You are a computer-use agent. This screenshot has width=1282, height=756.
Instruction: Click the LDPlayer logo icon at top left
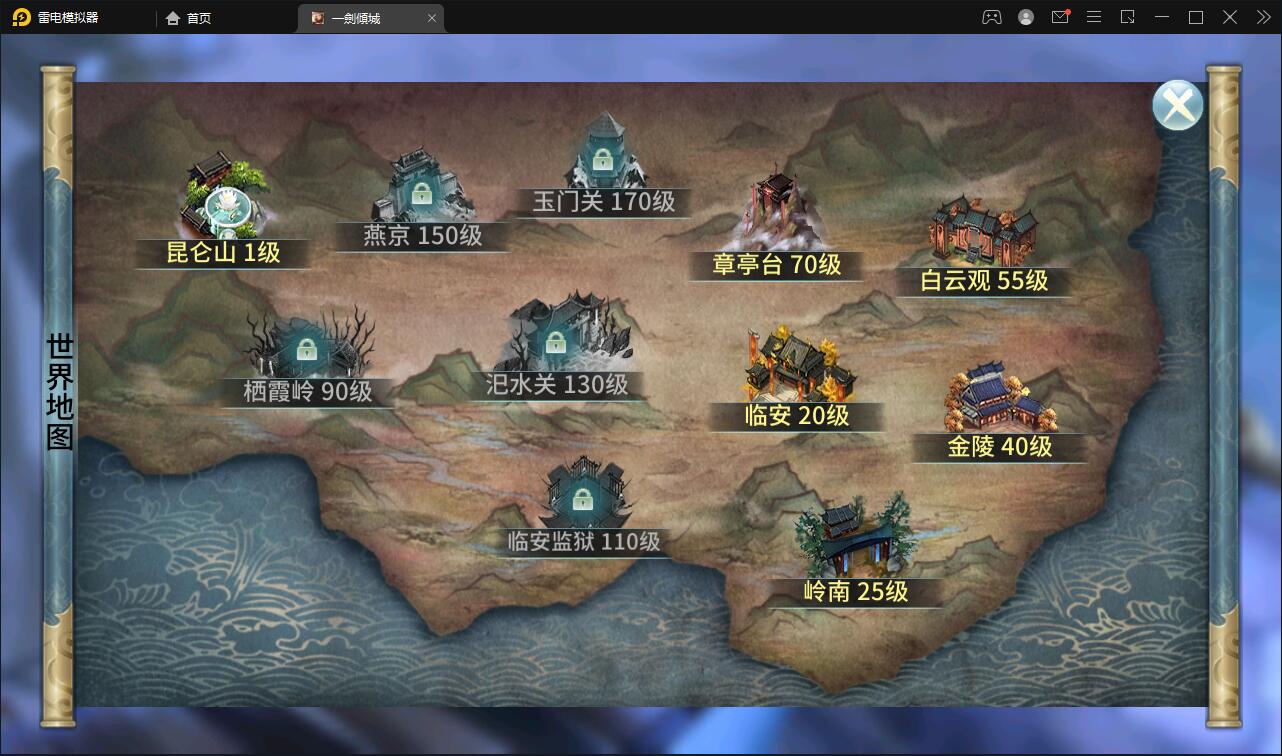18,17
